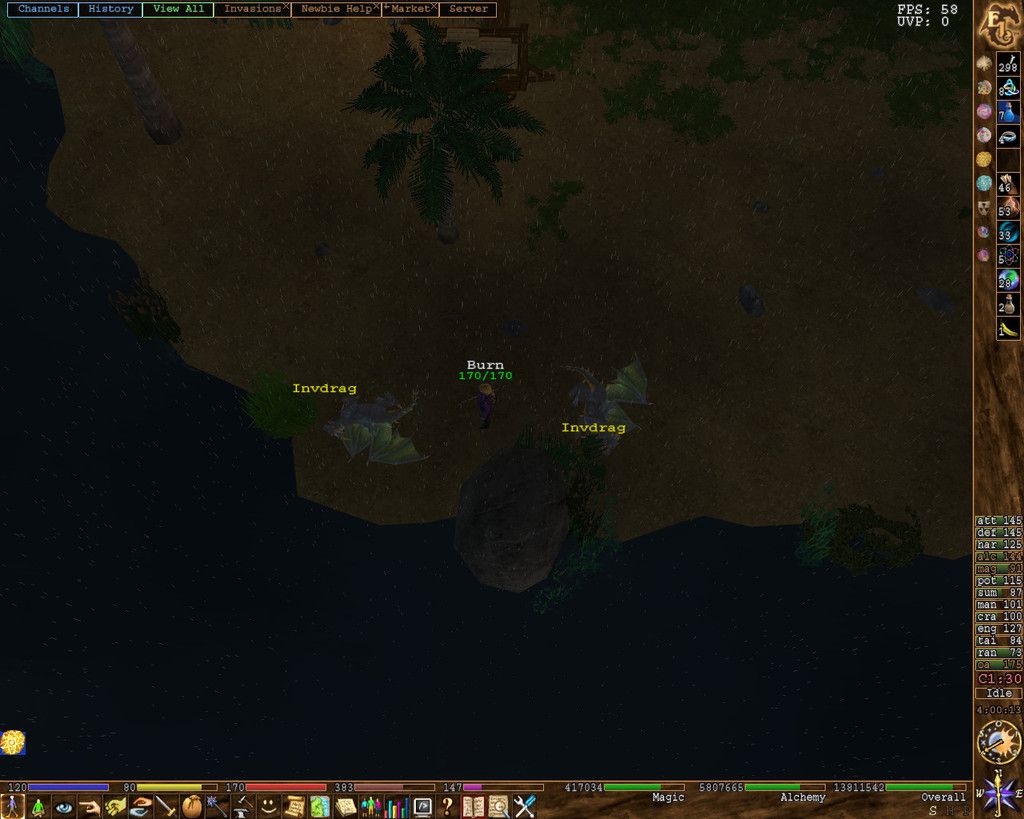Select the banana item quickbar slot
The height and width of the screenshot is (819, 1024).
tap(1008, 328)
